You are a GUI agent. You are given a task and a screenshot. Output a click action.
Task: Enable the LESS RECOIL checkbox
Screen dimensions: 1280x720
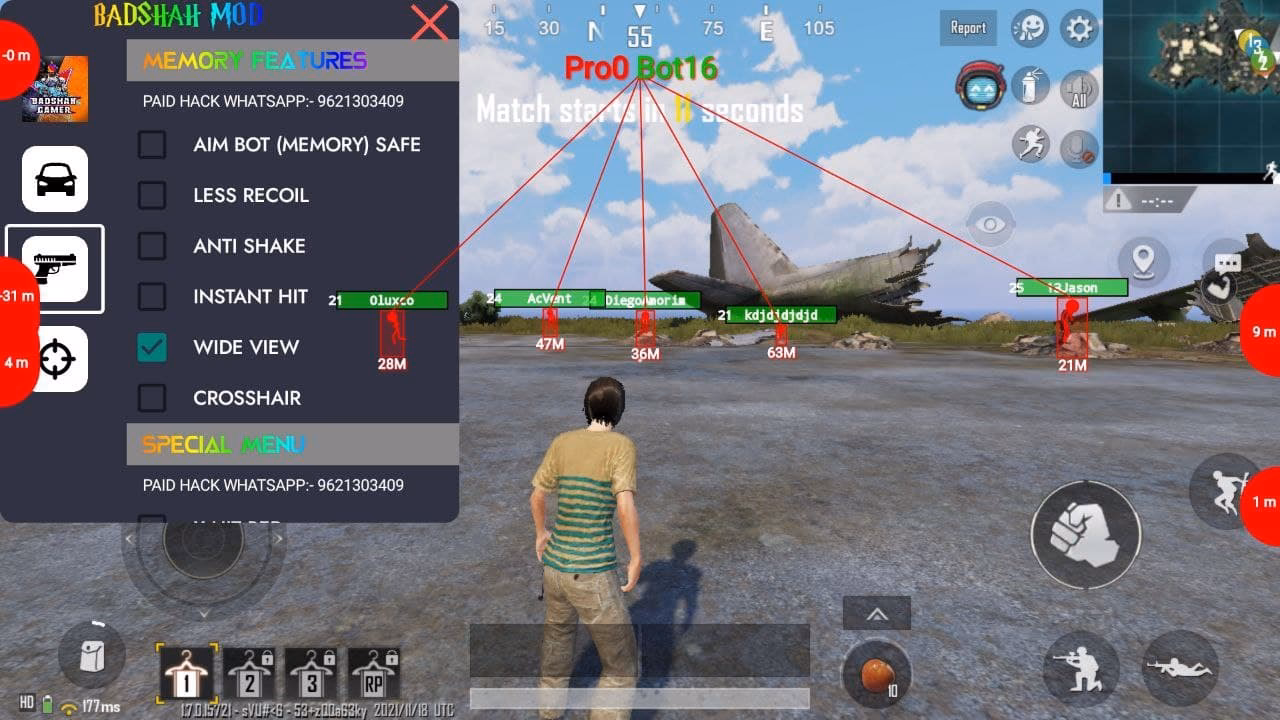(152, 196)
